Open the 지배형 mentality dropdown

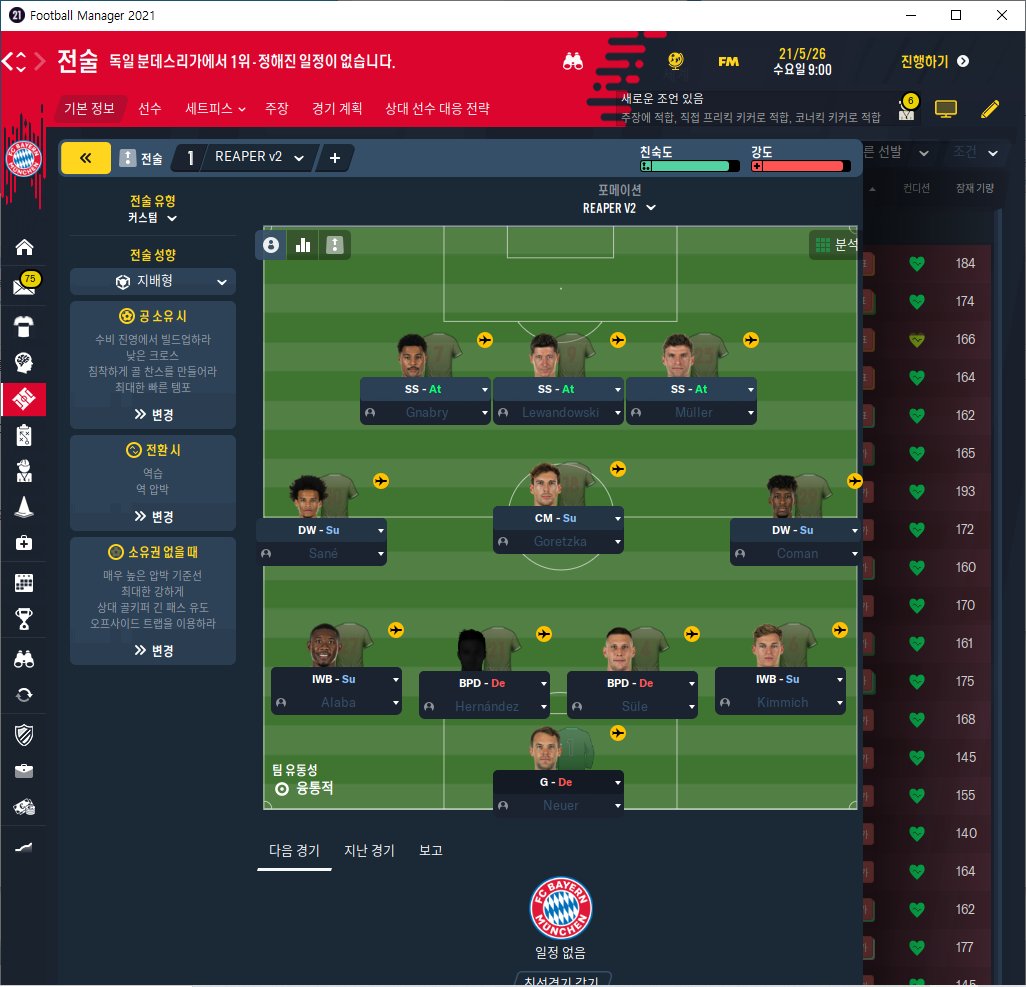153,282
